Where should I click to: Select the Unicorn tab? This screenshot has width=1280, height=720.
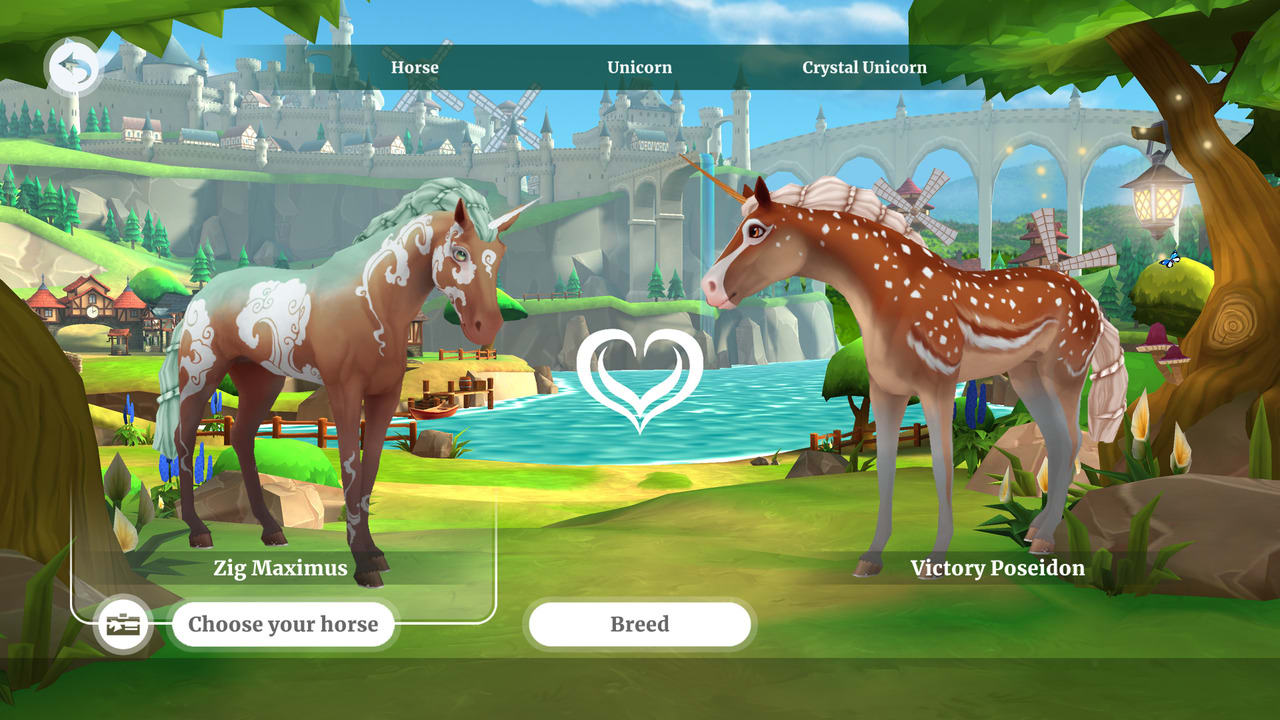[x=638, y=67]
